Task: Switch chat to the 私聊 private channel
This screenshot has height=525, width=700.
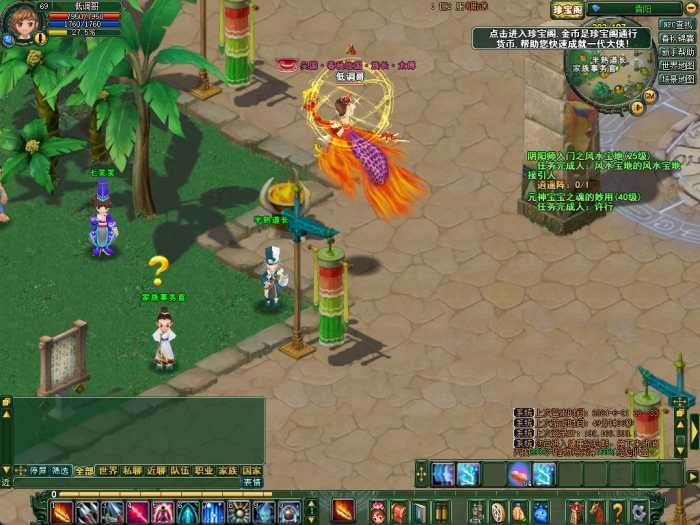Action: pyautogui.click(x=132, y=470)
